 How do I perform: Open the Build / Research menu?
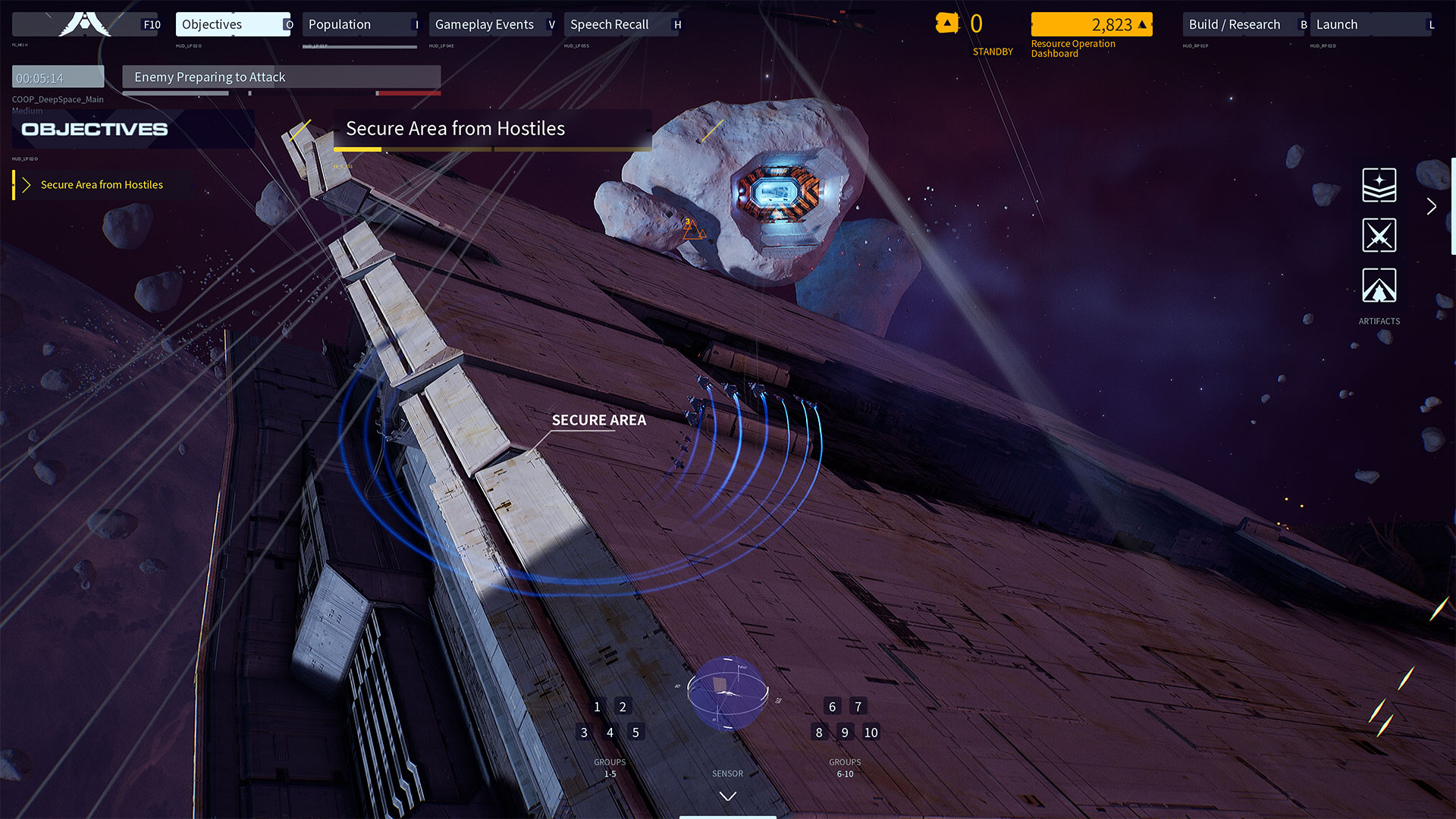pos(1241,24)
